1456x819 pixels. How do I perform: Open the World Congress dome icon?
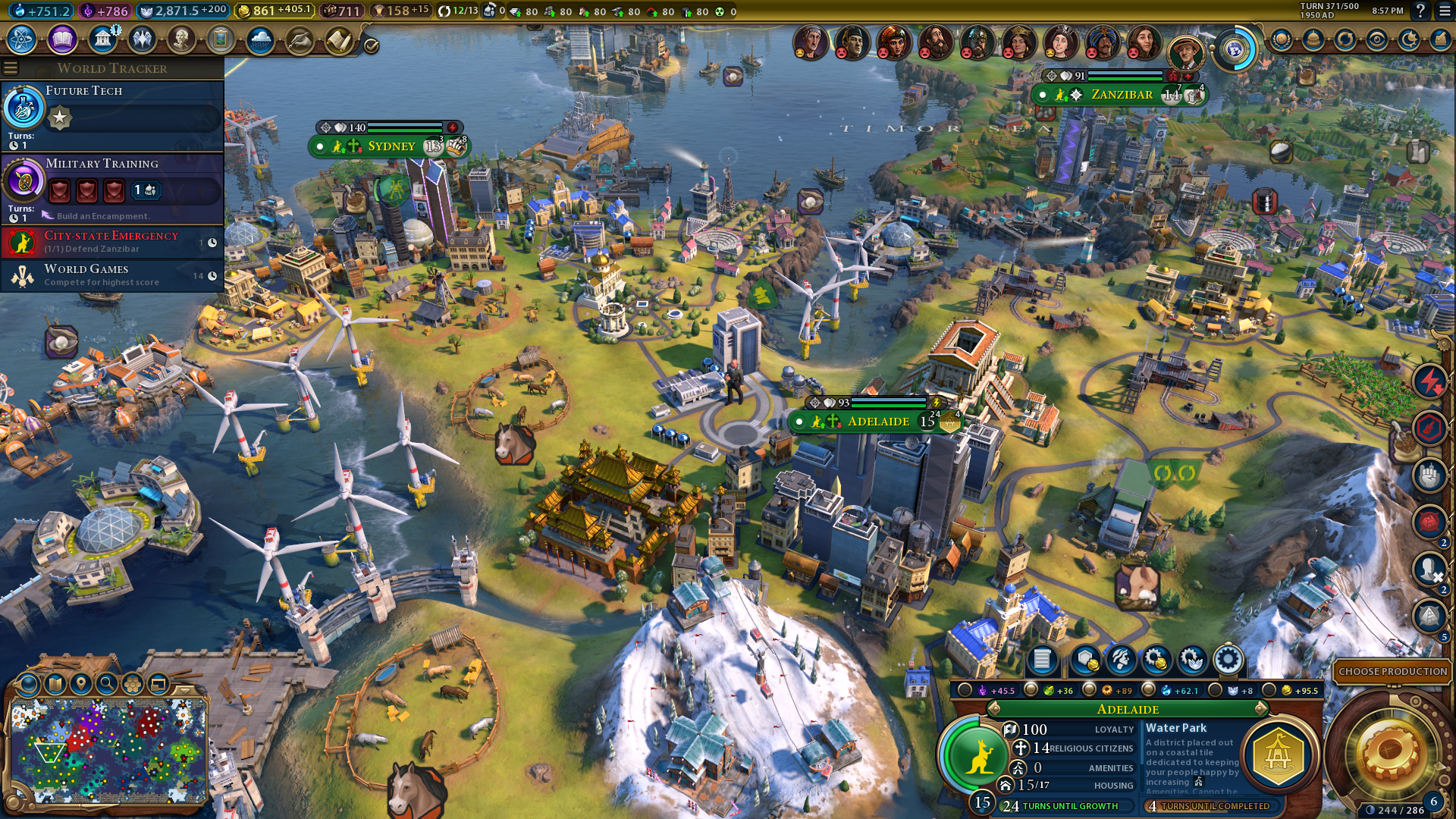1313,39
